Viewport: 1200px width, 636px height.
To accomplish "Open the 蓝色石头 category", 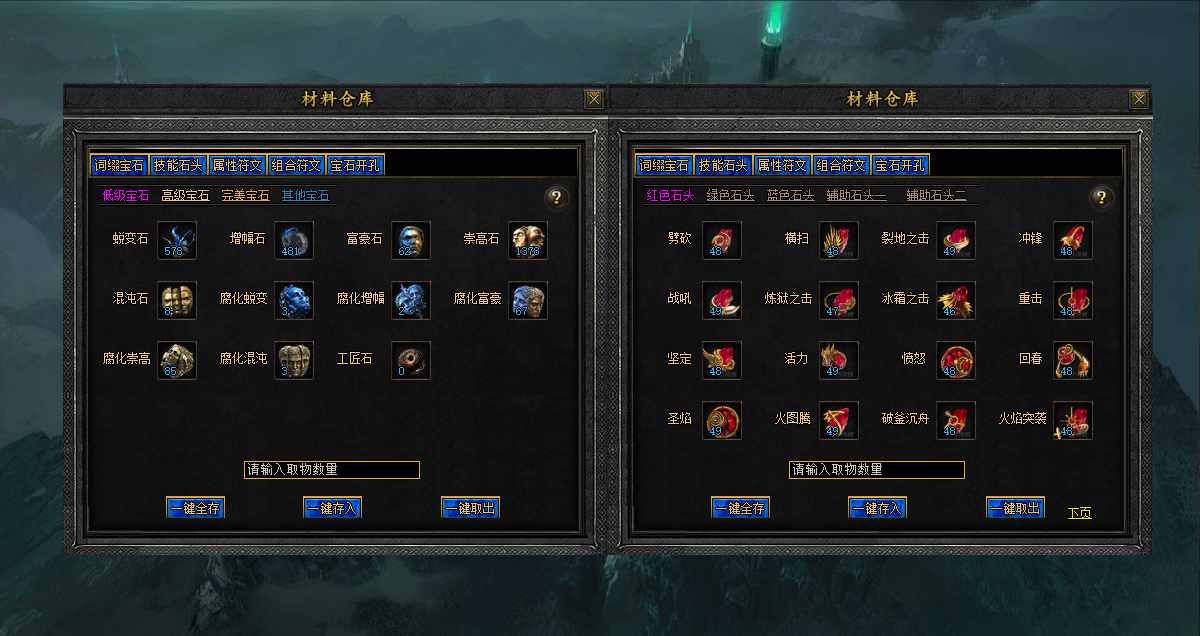I will 790,196.
